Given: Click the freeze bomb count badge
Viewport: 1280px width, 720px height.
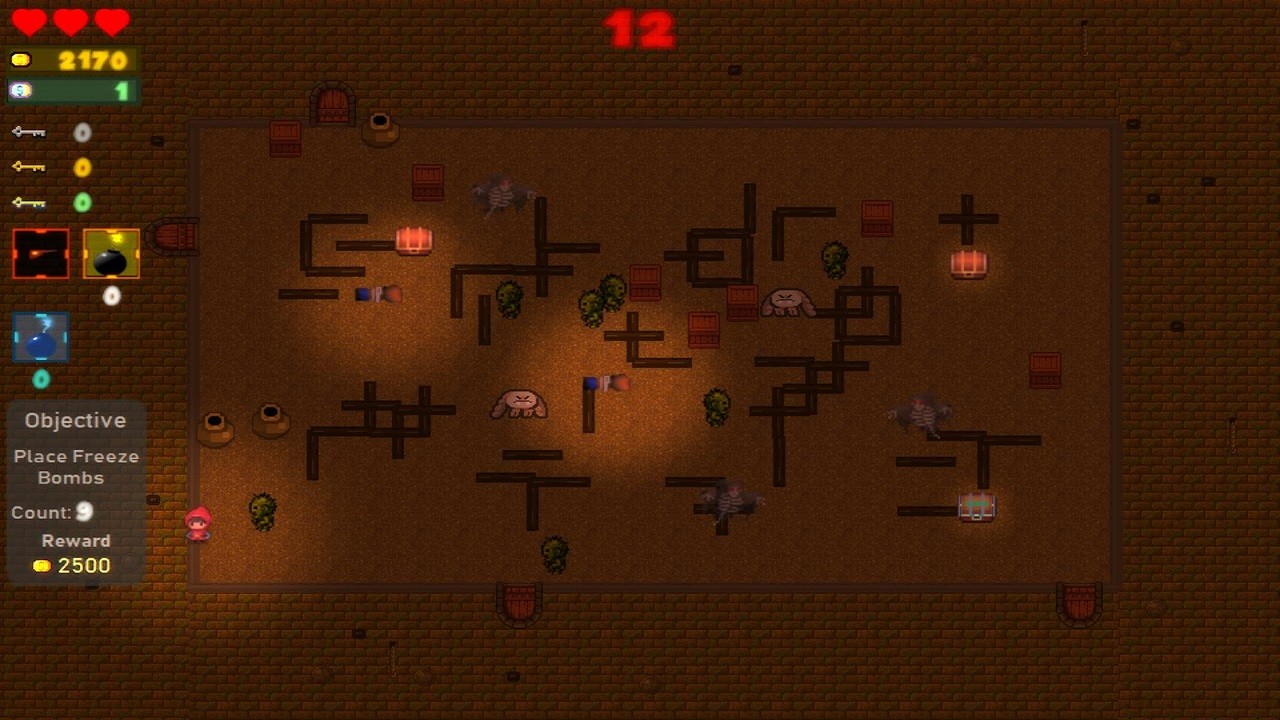Looking at the screenshot, I should click(x=41, y=379).
